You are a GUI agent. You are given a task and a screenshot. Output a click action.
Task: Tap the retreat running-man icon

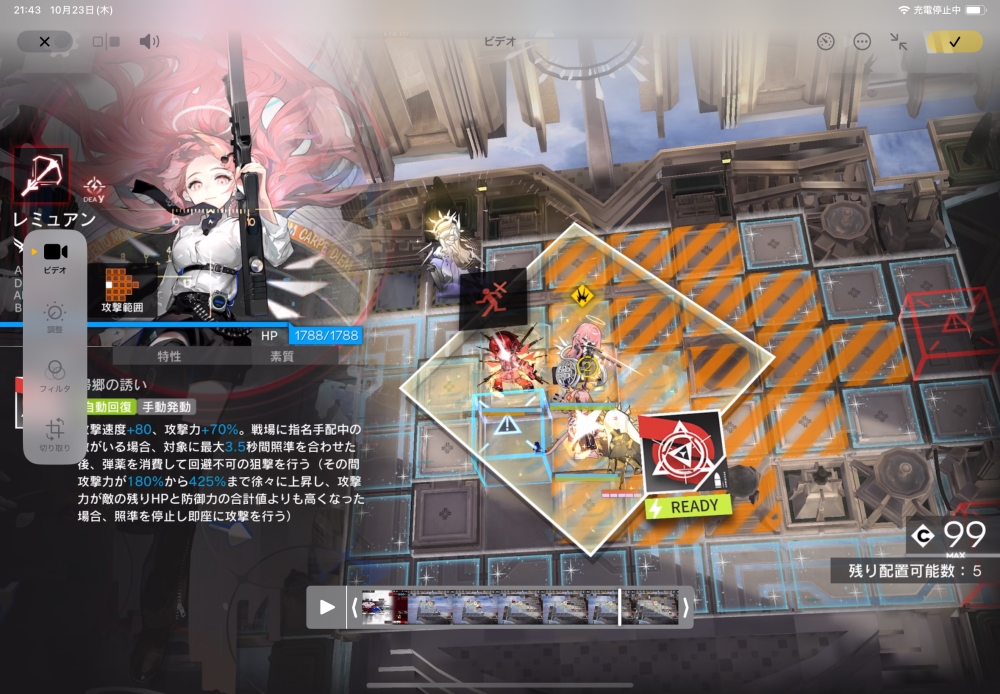(x=493, y=298)
